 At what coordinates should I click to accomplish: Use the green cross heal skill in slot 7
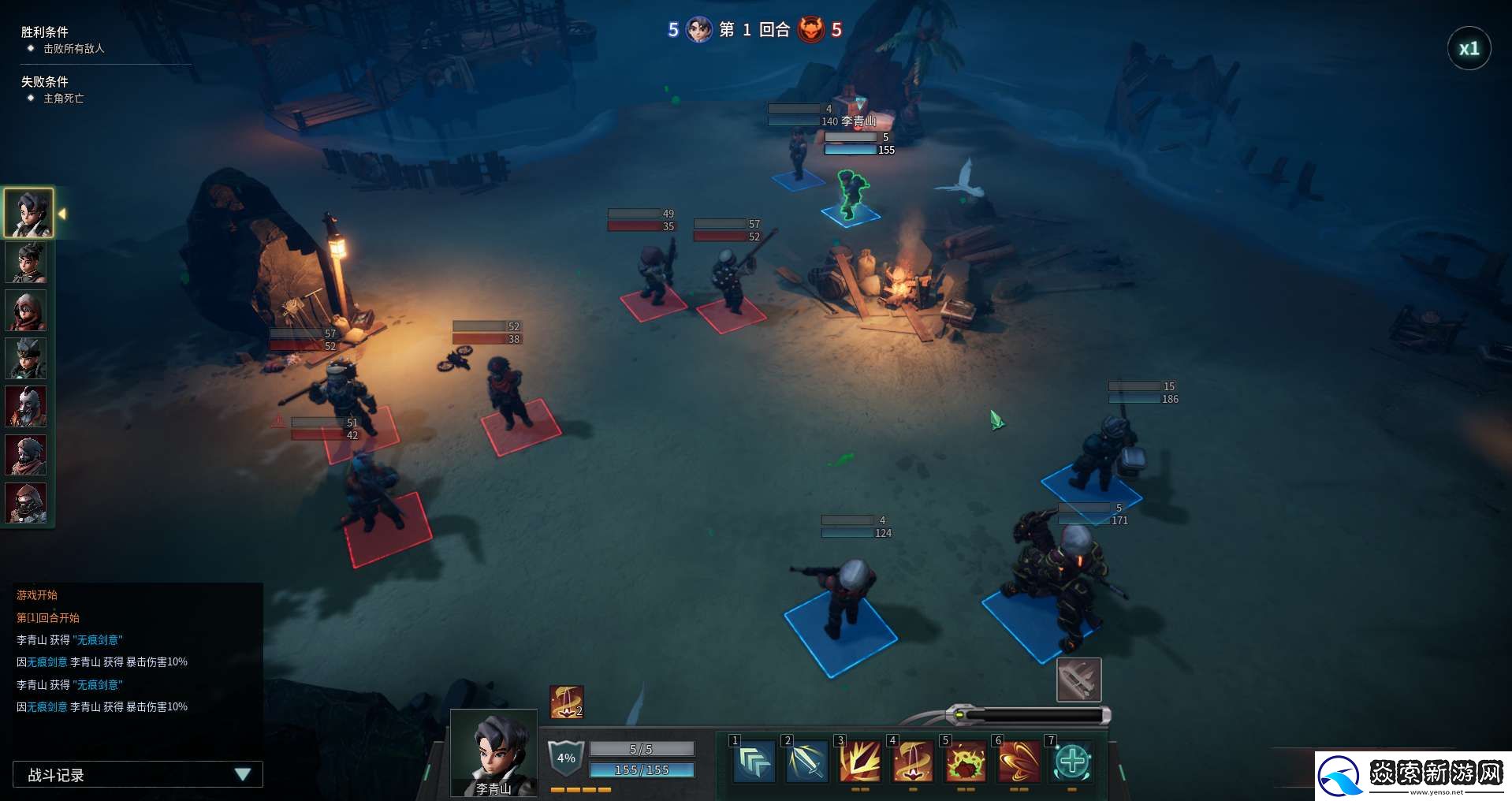point(1071,762)
